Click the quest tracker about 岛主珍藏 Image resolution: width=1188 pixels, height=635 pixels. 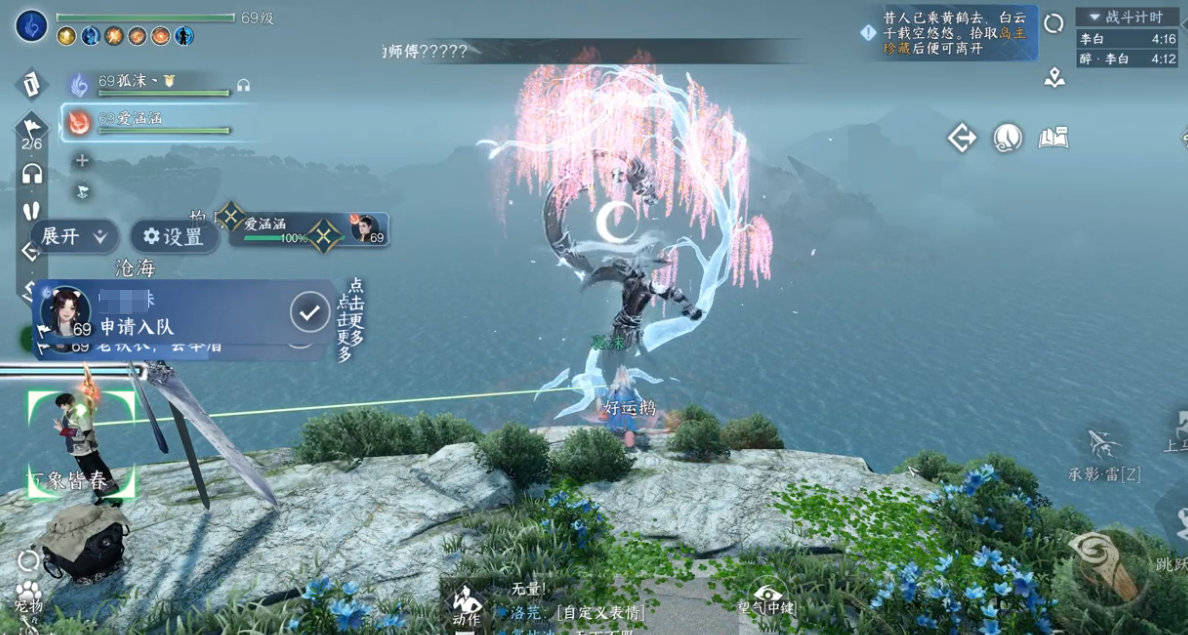pos(950,33)
